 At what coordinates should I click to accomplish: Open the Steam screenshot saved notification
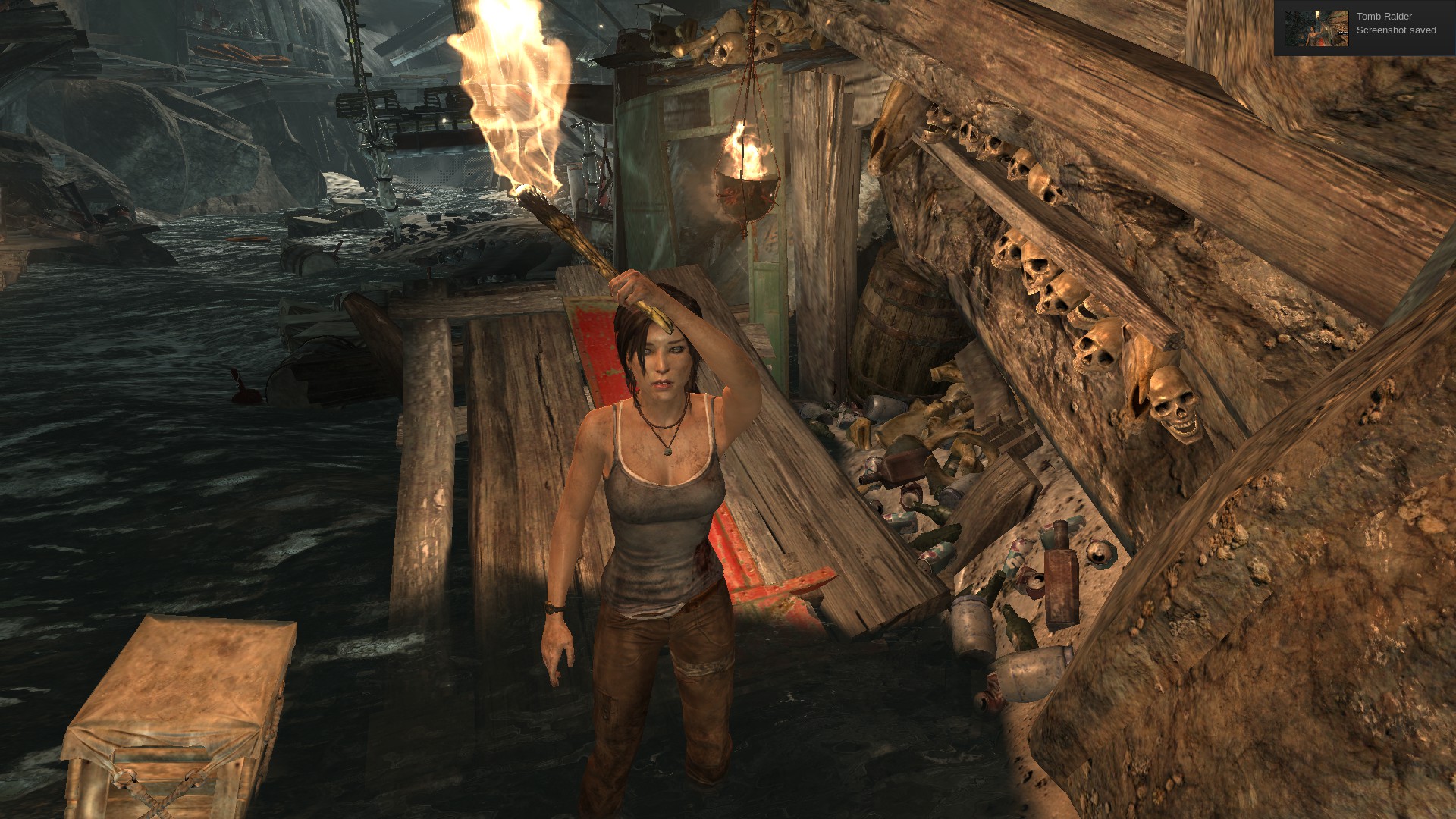point(1395,24)
